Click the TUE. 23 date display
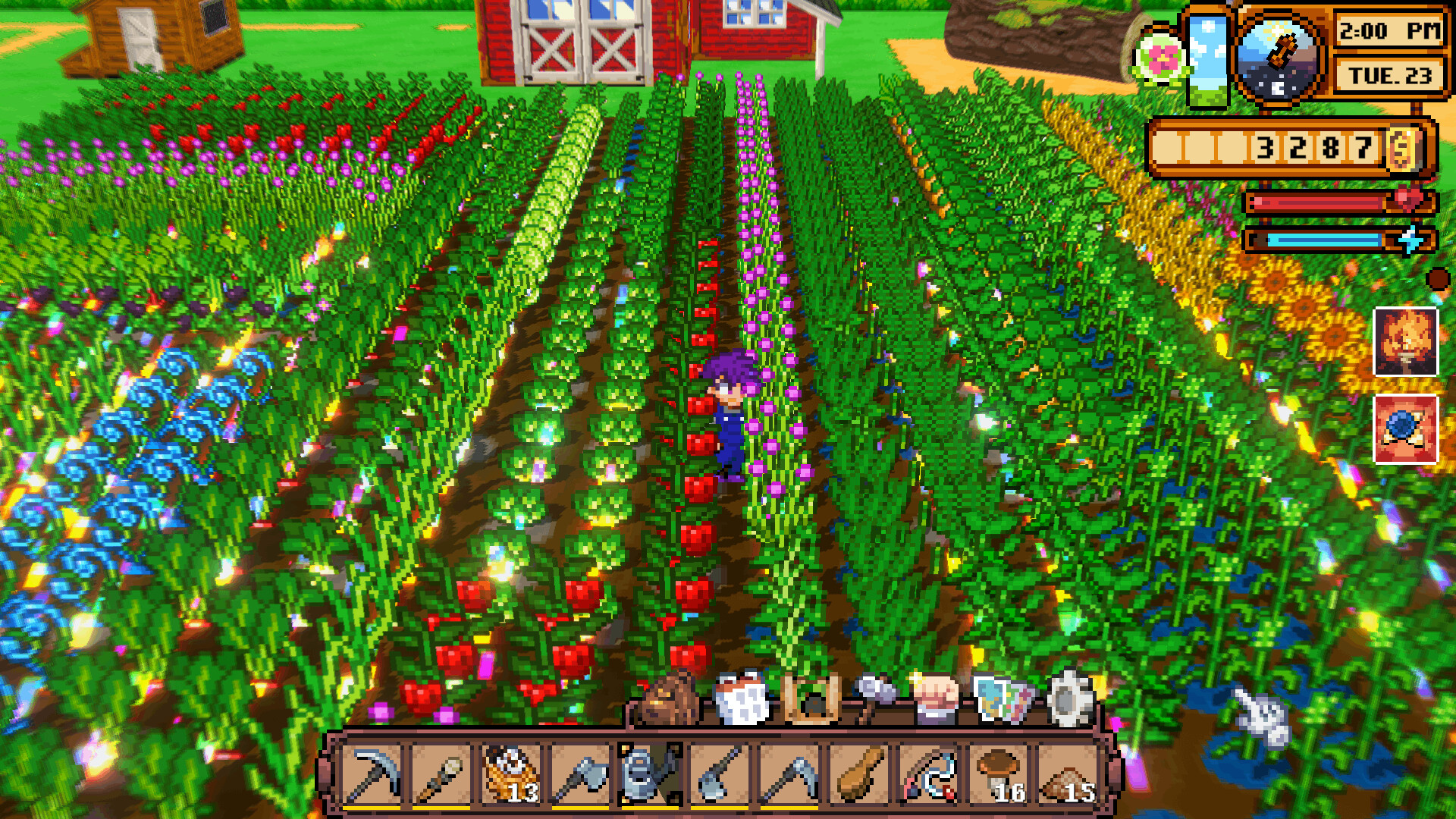Image resolution: width=1456 pixels, height=819 pixels. tap(1389, 74)
